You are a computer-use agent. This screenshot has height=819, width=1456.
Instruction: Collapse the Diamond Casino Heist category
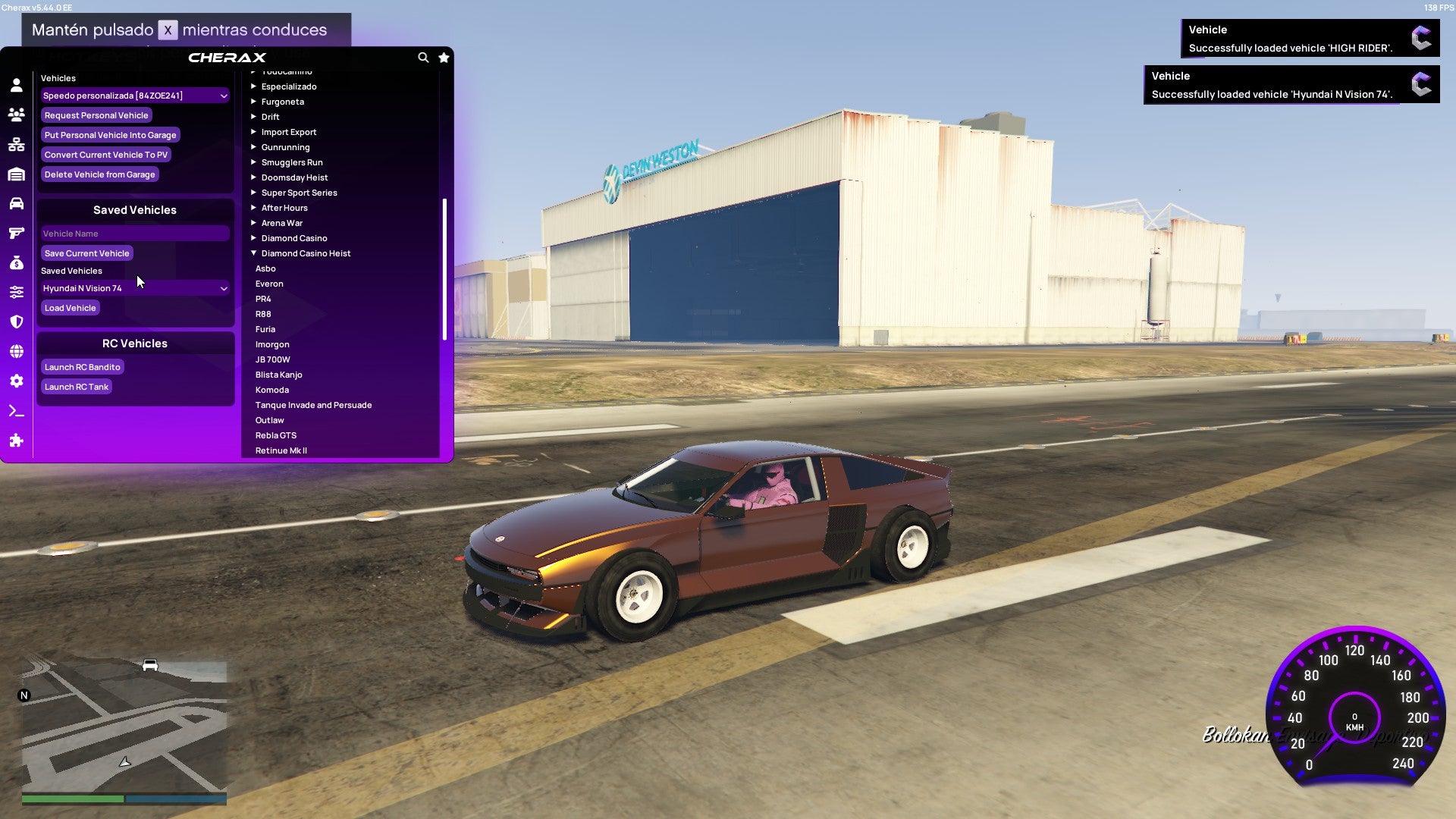pyautogui.click(x=306, y=253)
